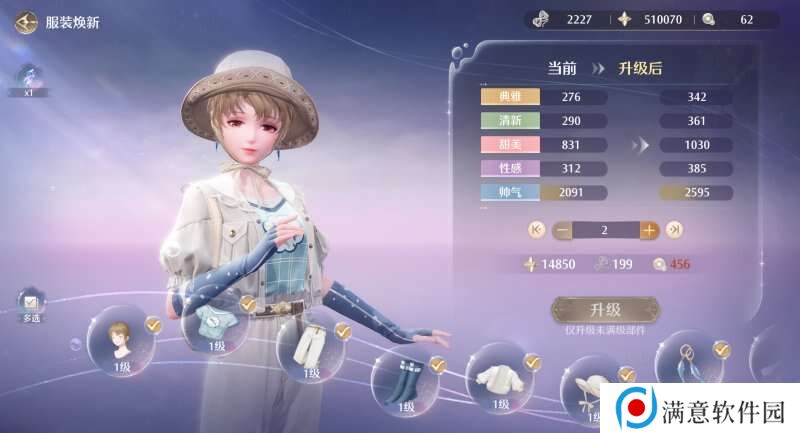Jump to the maximum level with the last-arrow button
The image size is (800, 433).
(675, 230)
